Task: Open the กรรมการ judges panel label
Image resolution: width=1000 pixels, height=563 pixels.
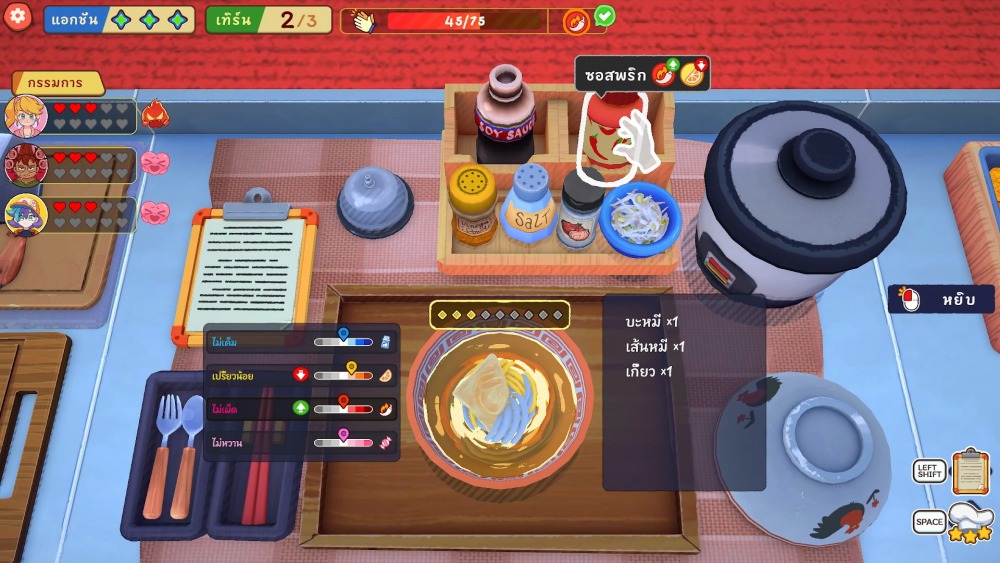Action: (x=56, y=83)
